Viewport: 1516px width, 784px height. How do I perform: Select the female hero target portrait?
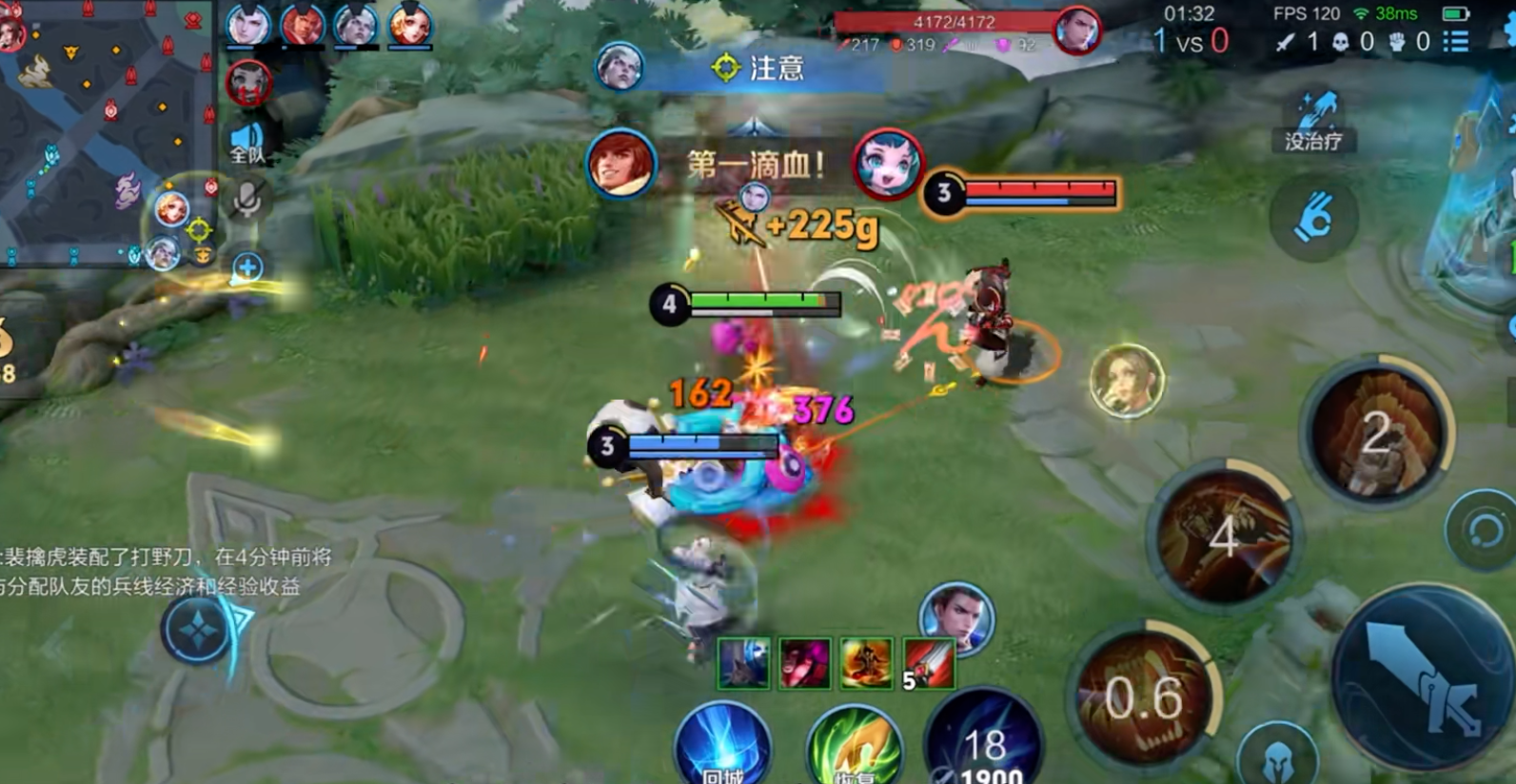1127,381
